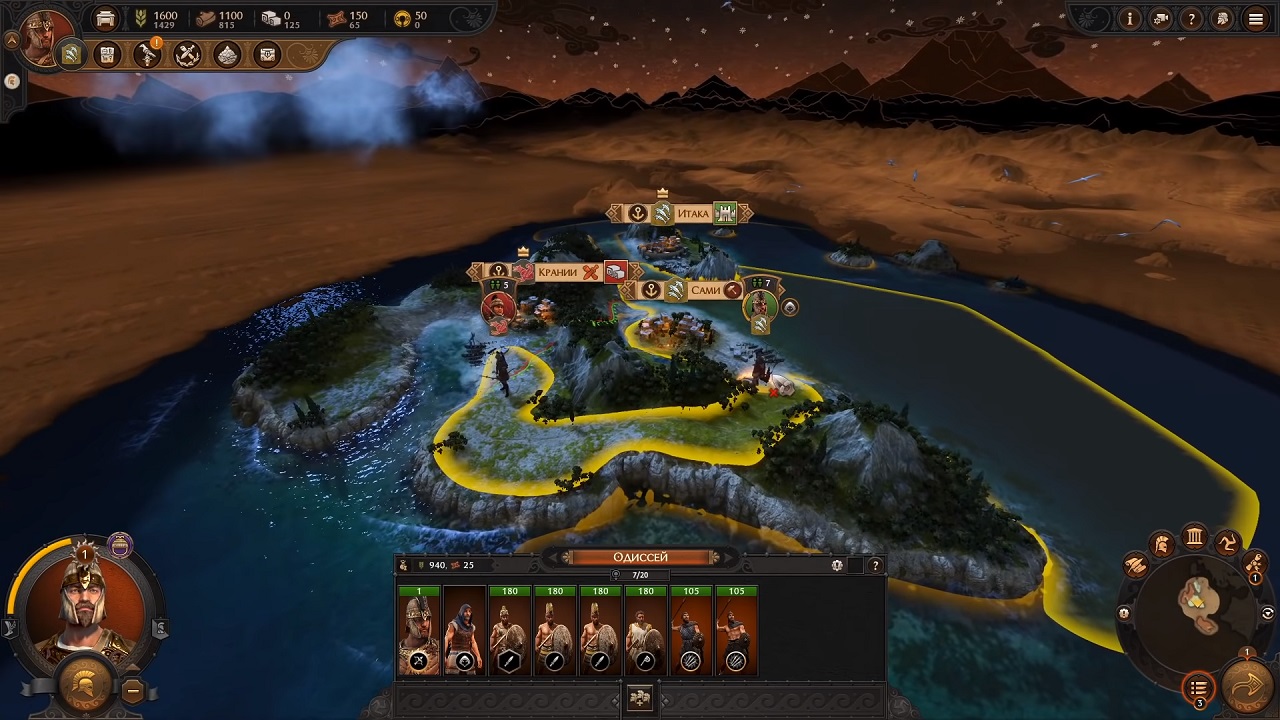Open the main menu with three bars
The height and width of the screenshot is (720, 1280).
point(1255,18)
